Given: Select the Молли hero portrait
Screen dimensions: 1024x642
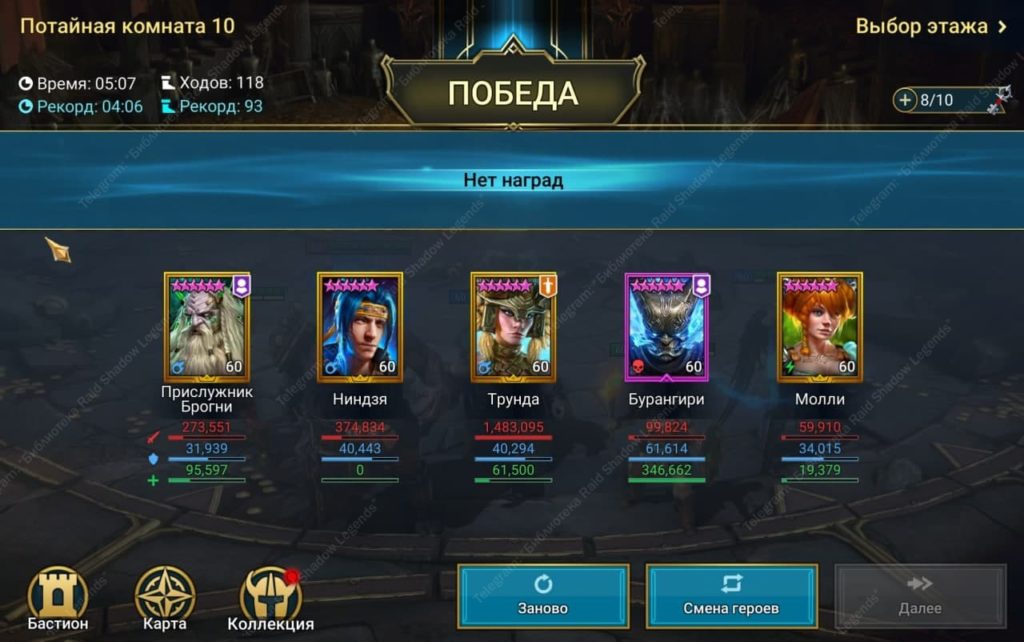Looking at the screenshot, I should (820, 327).
